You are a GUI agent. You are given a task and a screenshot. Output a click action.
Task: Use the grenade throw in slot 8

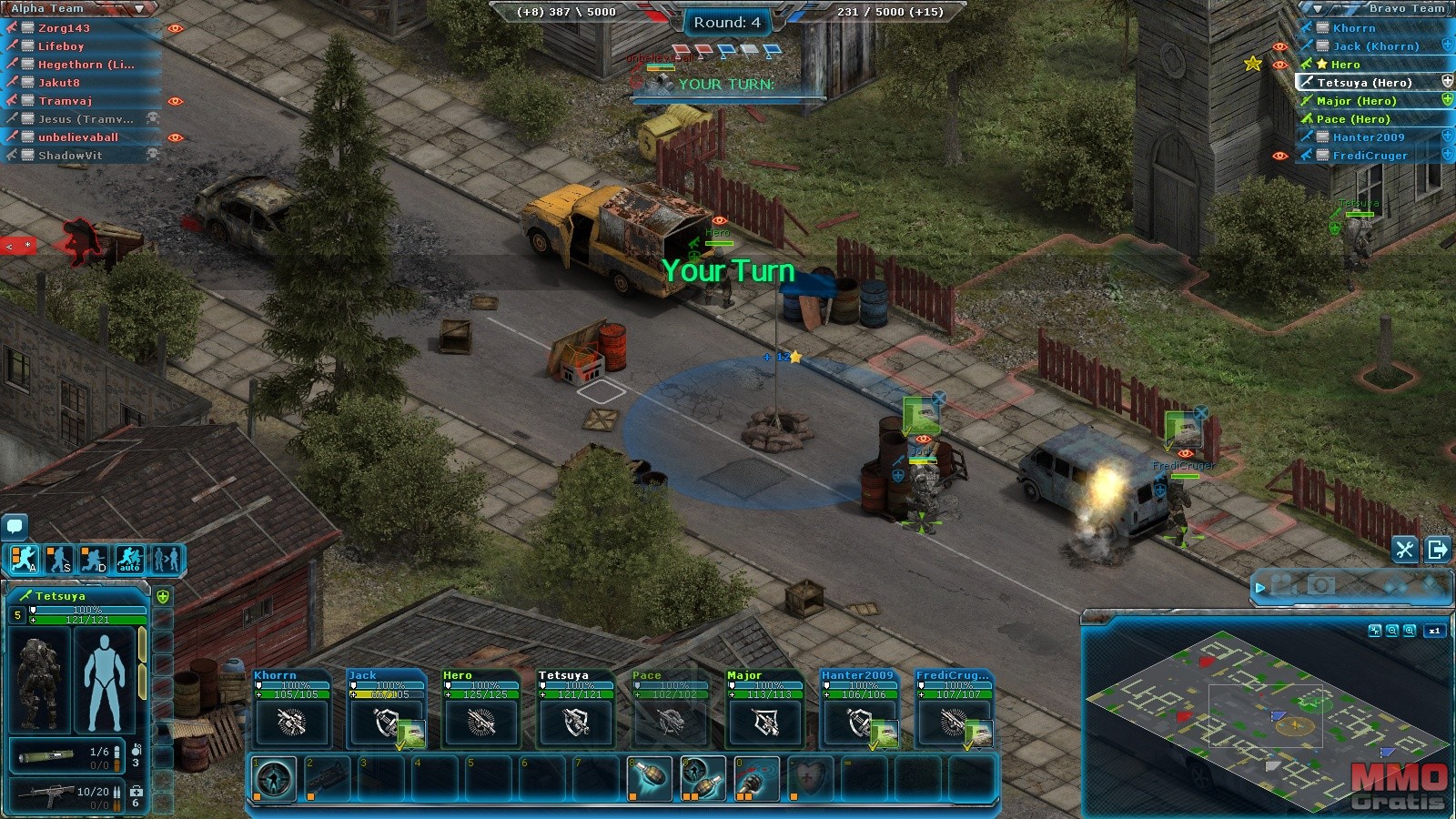650,779
